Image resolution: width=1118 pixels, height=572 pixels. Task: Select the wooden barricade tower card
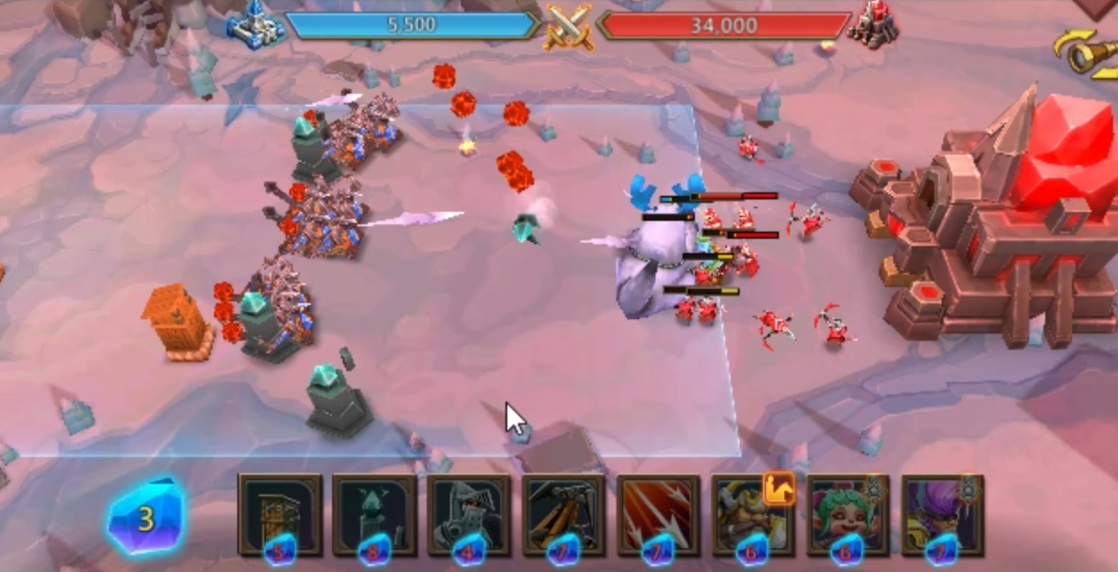(280, 514)
